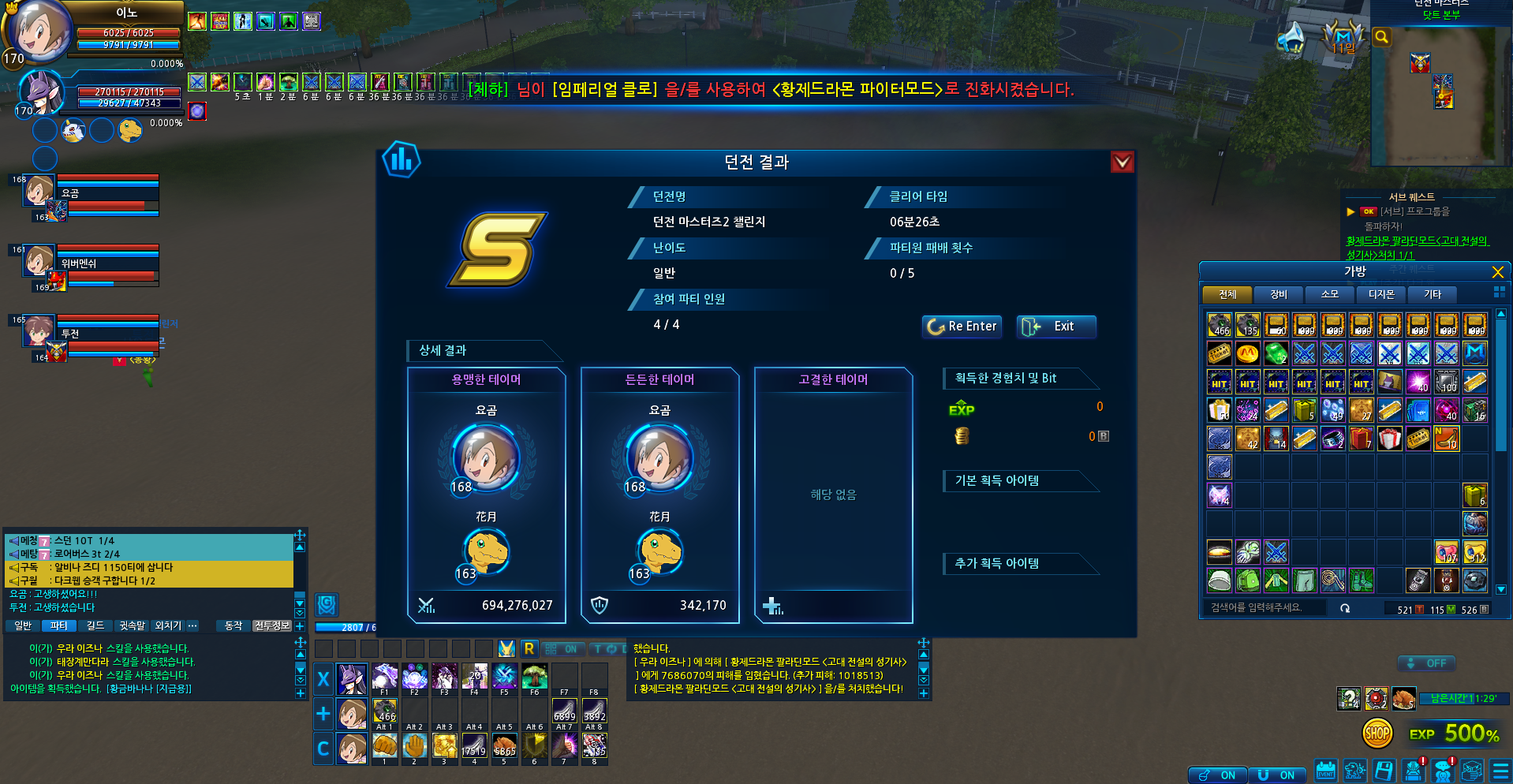The width and height of the screenshot is (1513, 784).
Task: Select party member 요곰's portrait frame
Action: click(x=39, y=191)
